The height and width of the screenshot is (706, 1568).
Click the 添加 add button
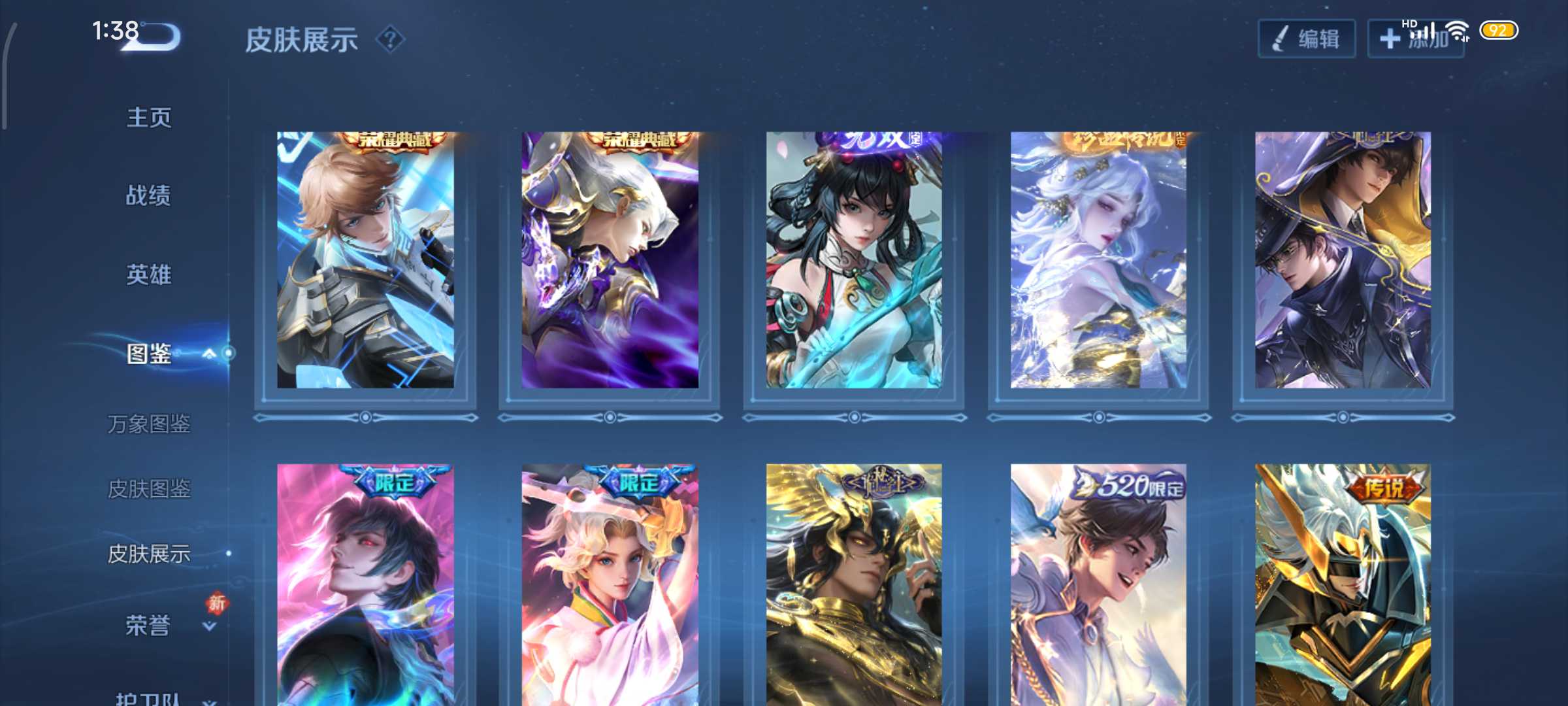pyautogui.click(x=1415, y=39)
